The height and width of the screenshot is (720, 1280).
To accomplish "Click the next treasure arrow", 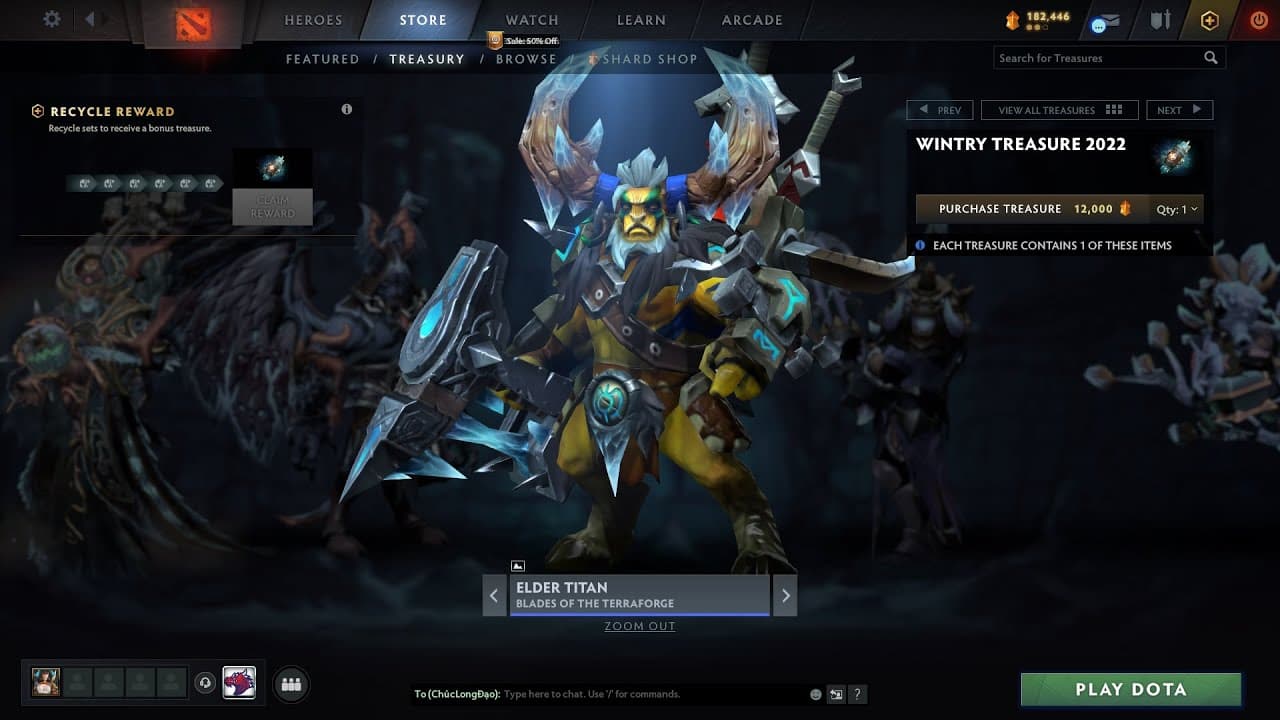I will coord(1180,109).
